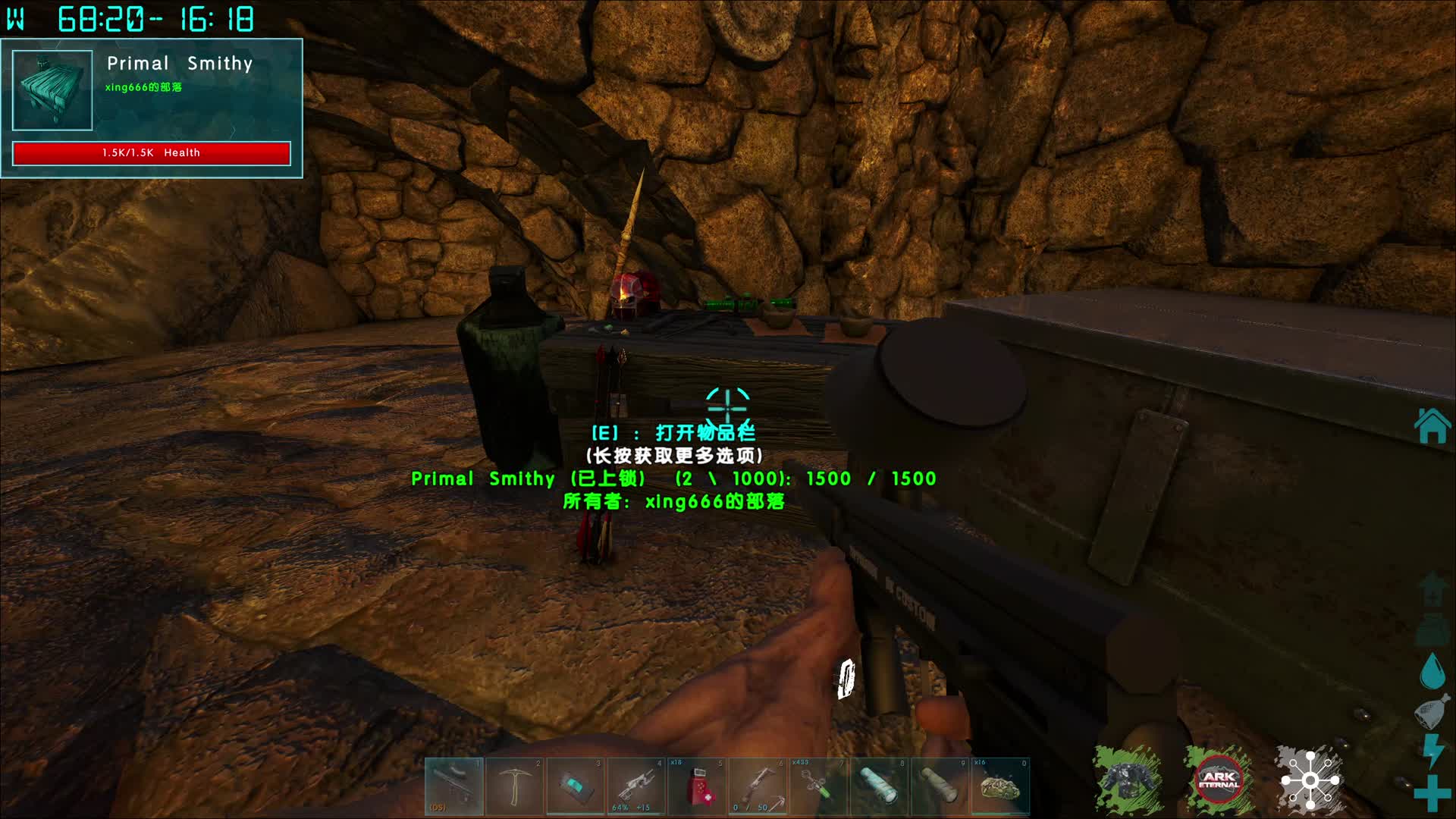Select the rifle in hotbar slot 1
The width and height of the screenshot is (1456, 819).
point(453,786)
